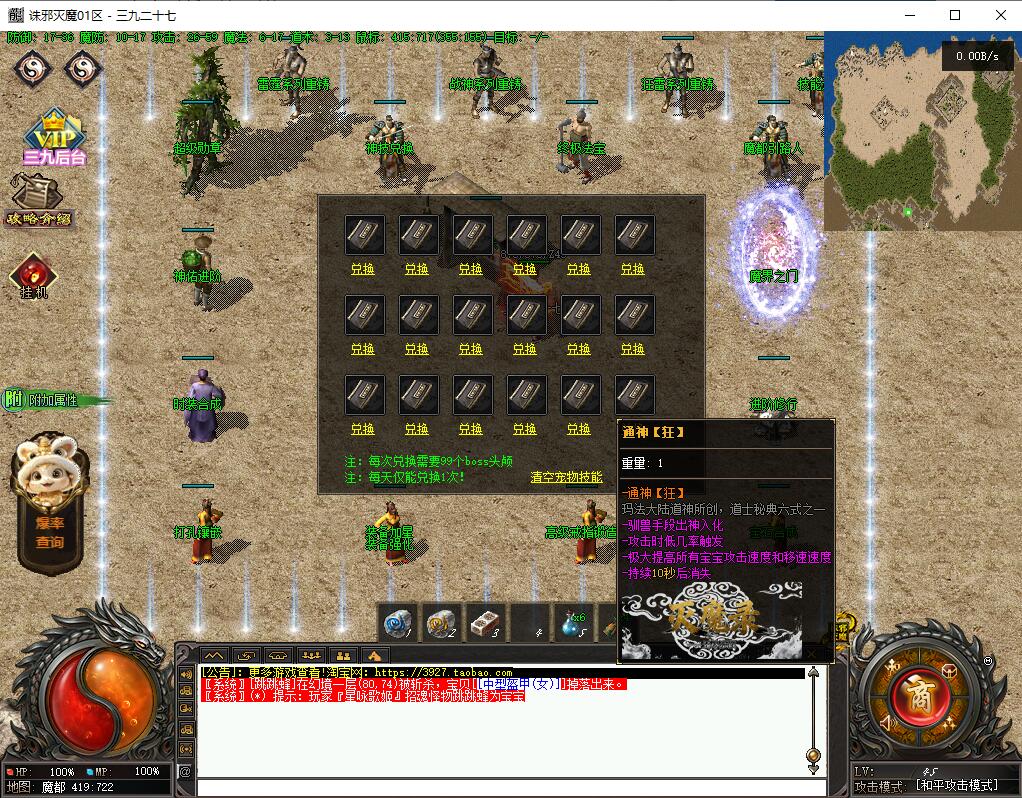Select the golden scroll in hotbar slot 2
This screenshot has height=798, width=1022.
pyautogui.click(x=441, y=623)
